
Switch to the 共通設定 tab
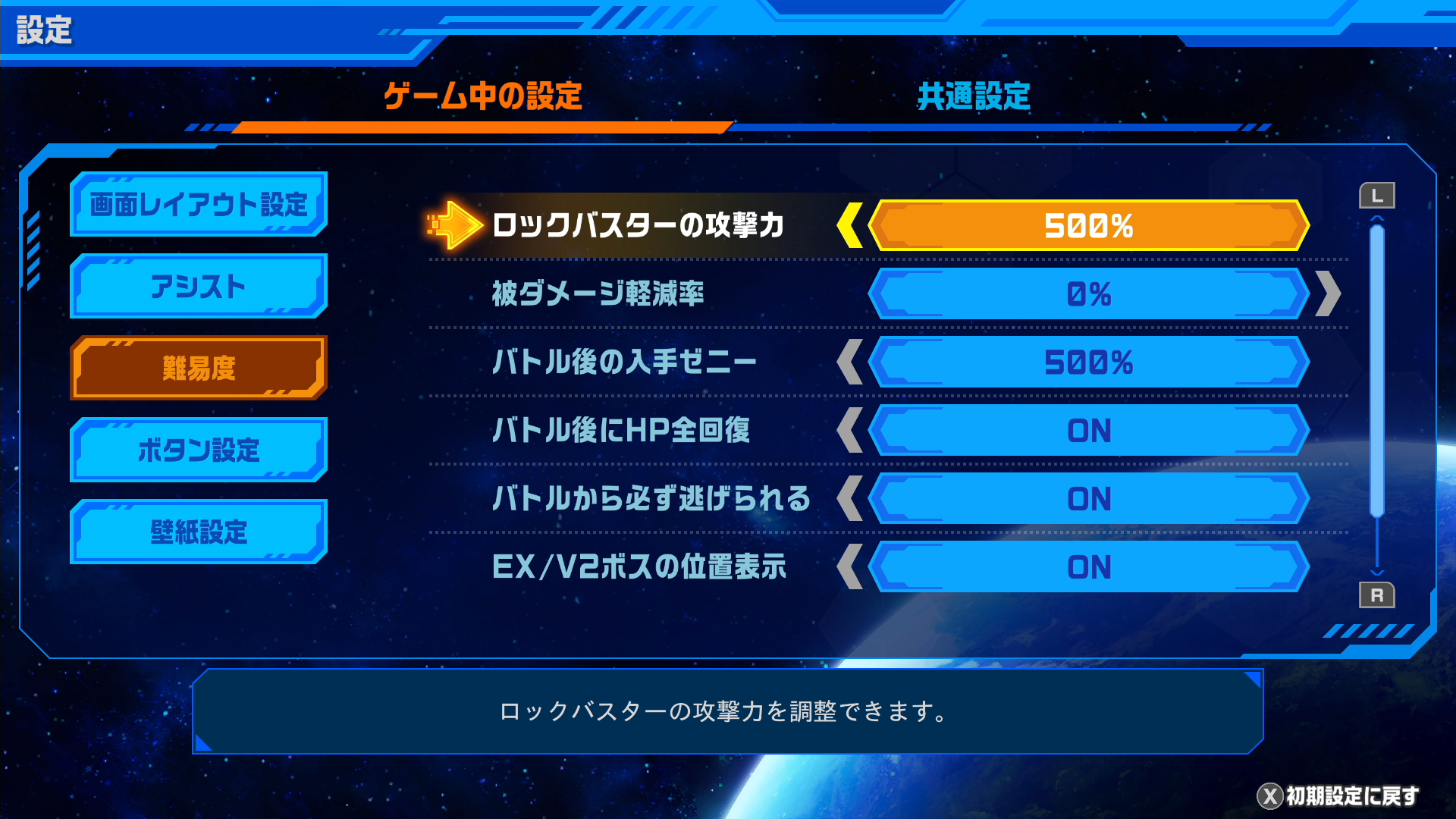pos(973,96)
